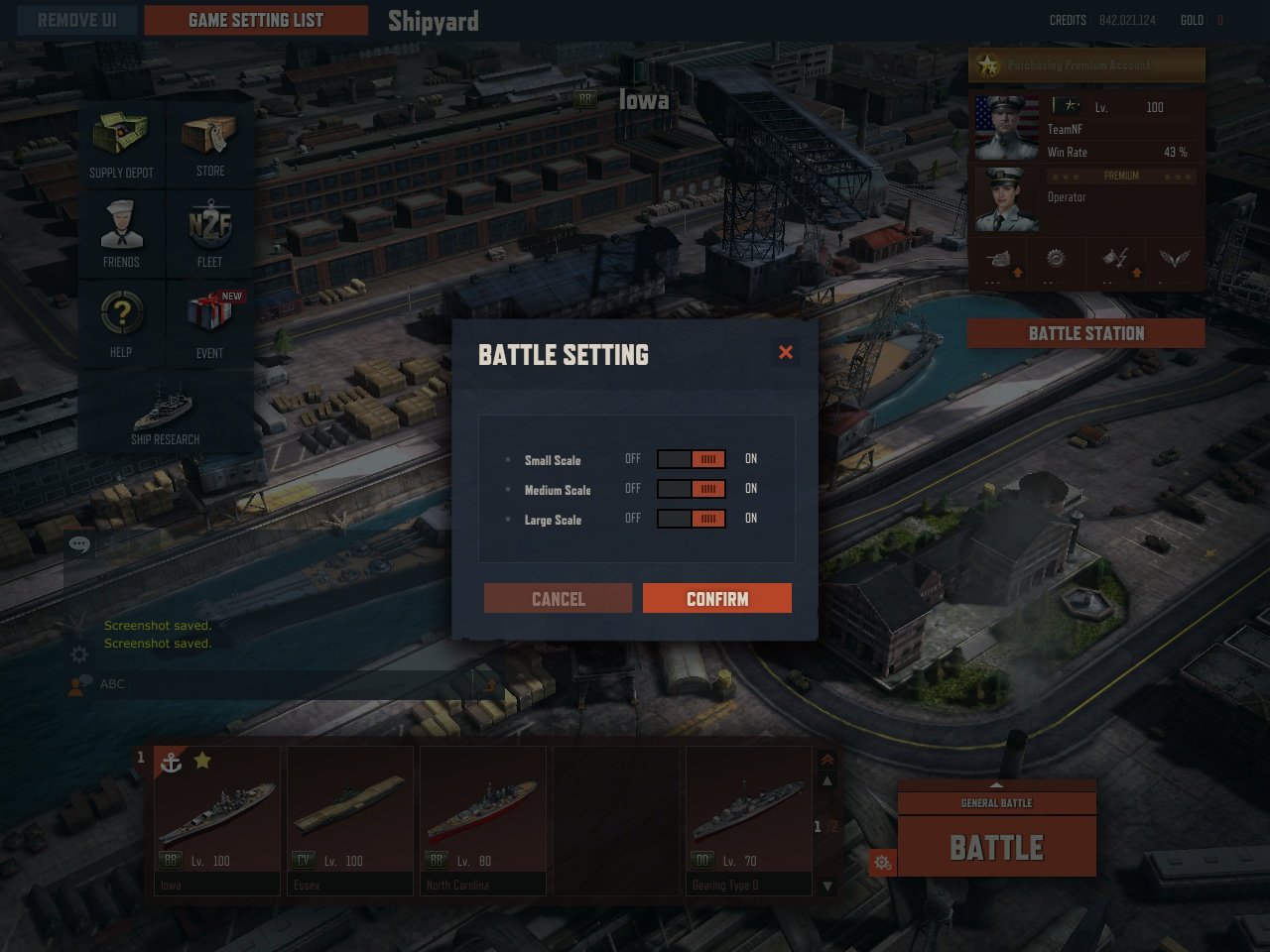Choose the Gearing Type D destroyer
The height and width of the screenshot is (952, 1270).
(x=749, y=820)
